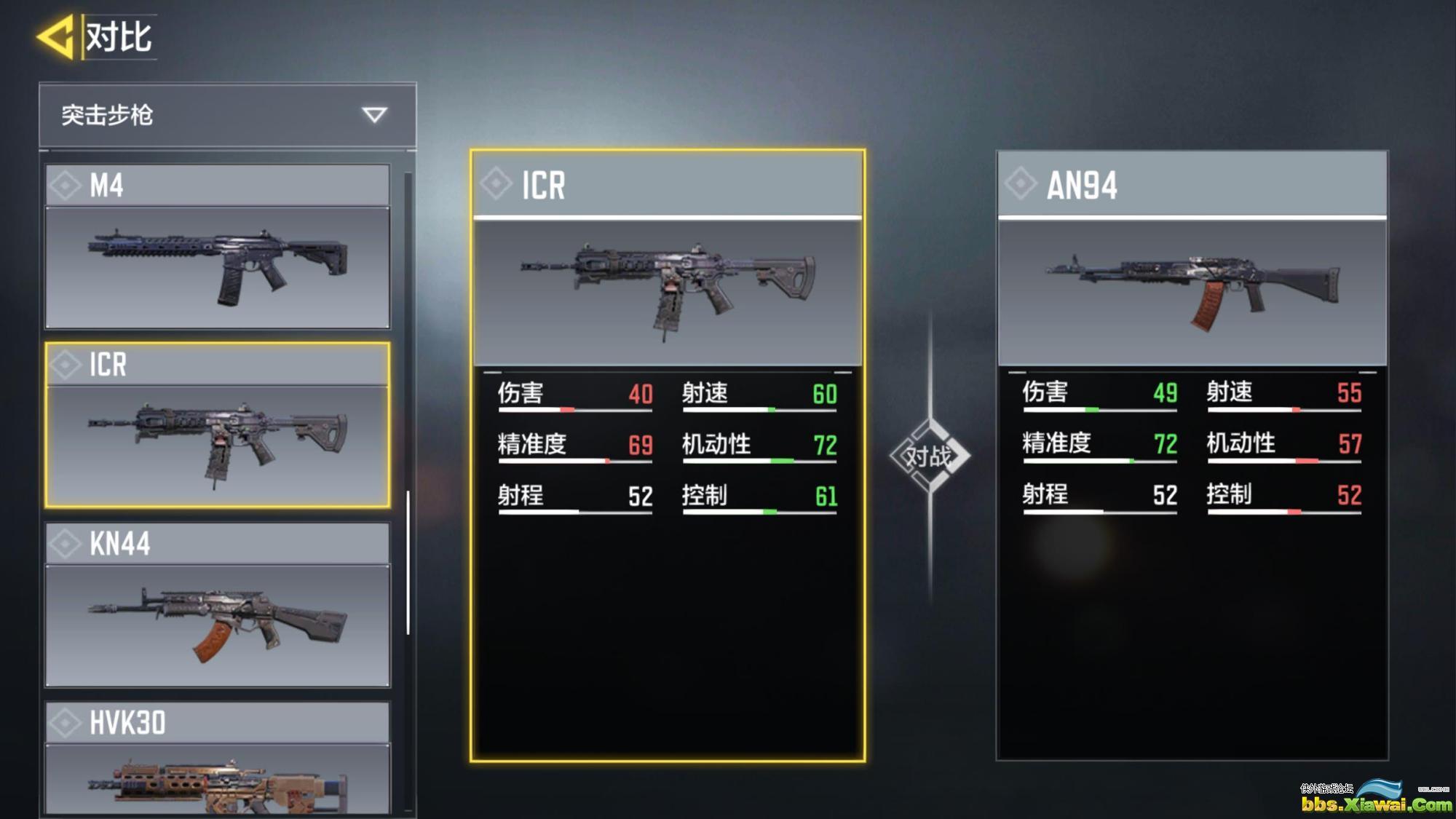Screen dimensions: 1456x819
Task: Select the HVK30 rifle entry
Action: tap(217, 759)
